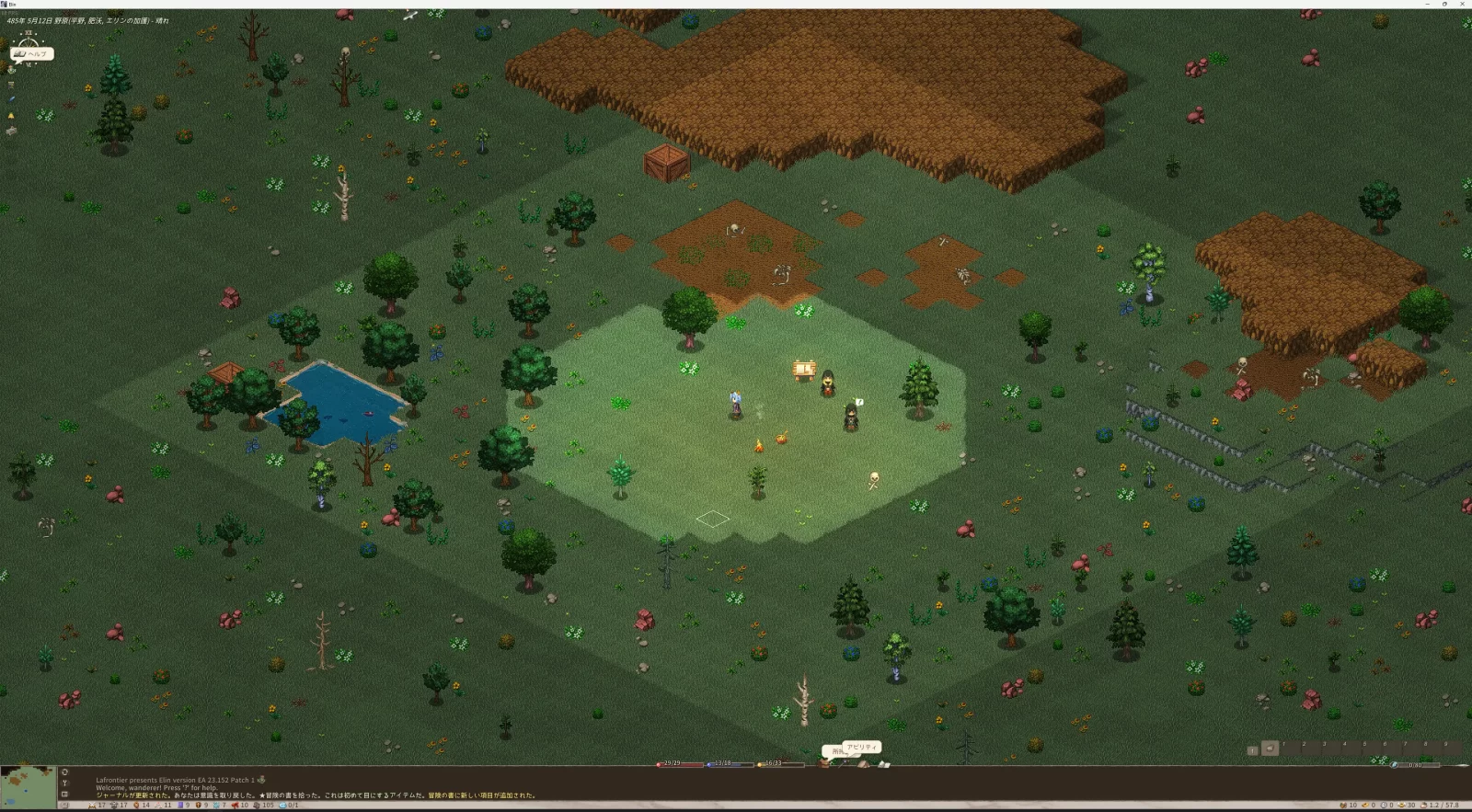Select the highlighted hotbar hand slot

(1270, 749)
